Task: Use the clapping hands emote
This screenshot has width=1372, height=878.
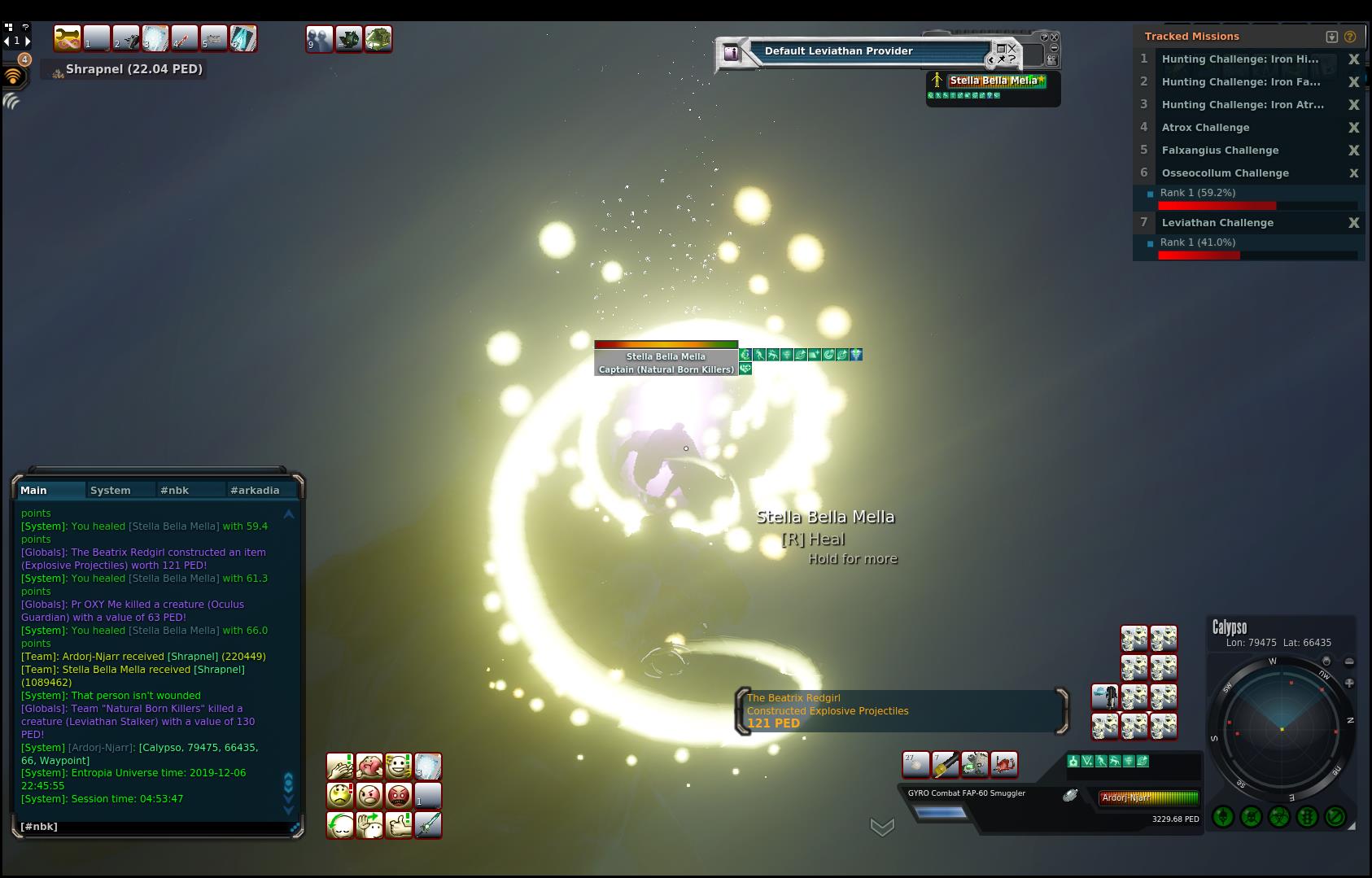Action: point(339,767)
